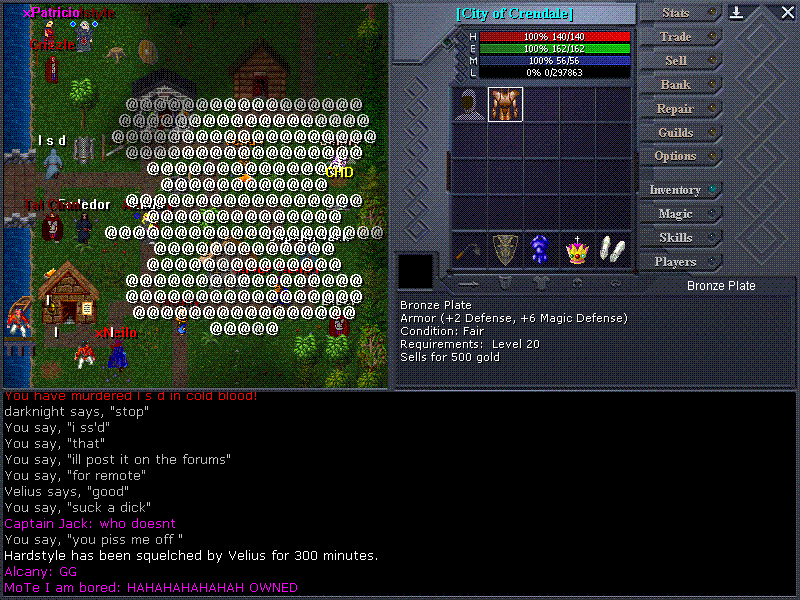
Task: Select the equipped white boots slot
Action: 612,249
